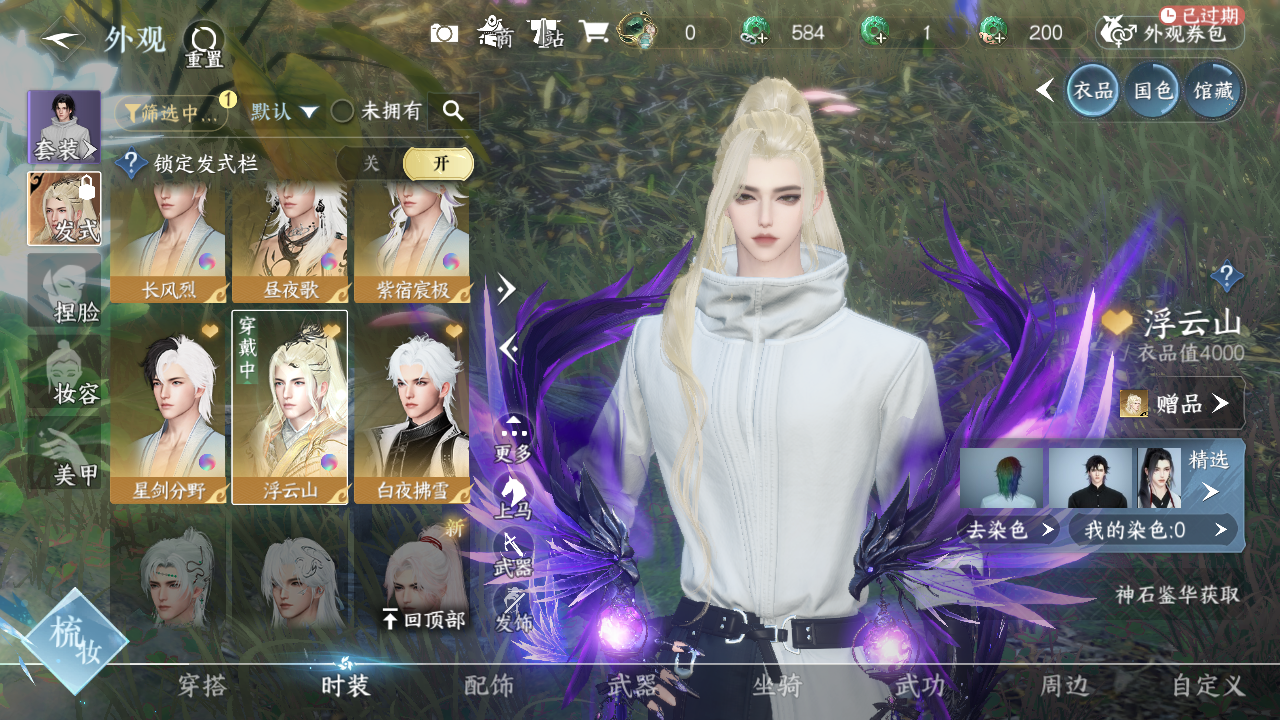Select the 套装 outfit category
This screenshot has width=1280, height=720.
(64, 128)
